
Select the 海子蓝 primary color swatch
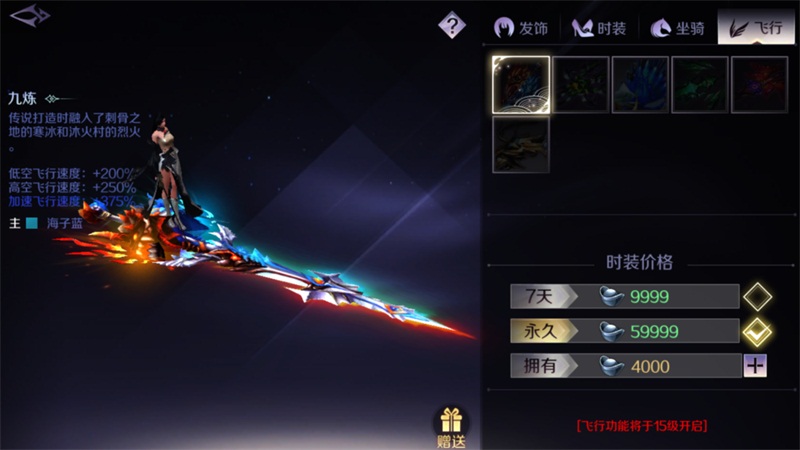[x=32, y=222]
